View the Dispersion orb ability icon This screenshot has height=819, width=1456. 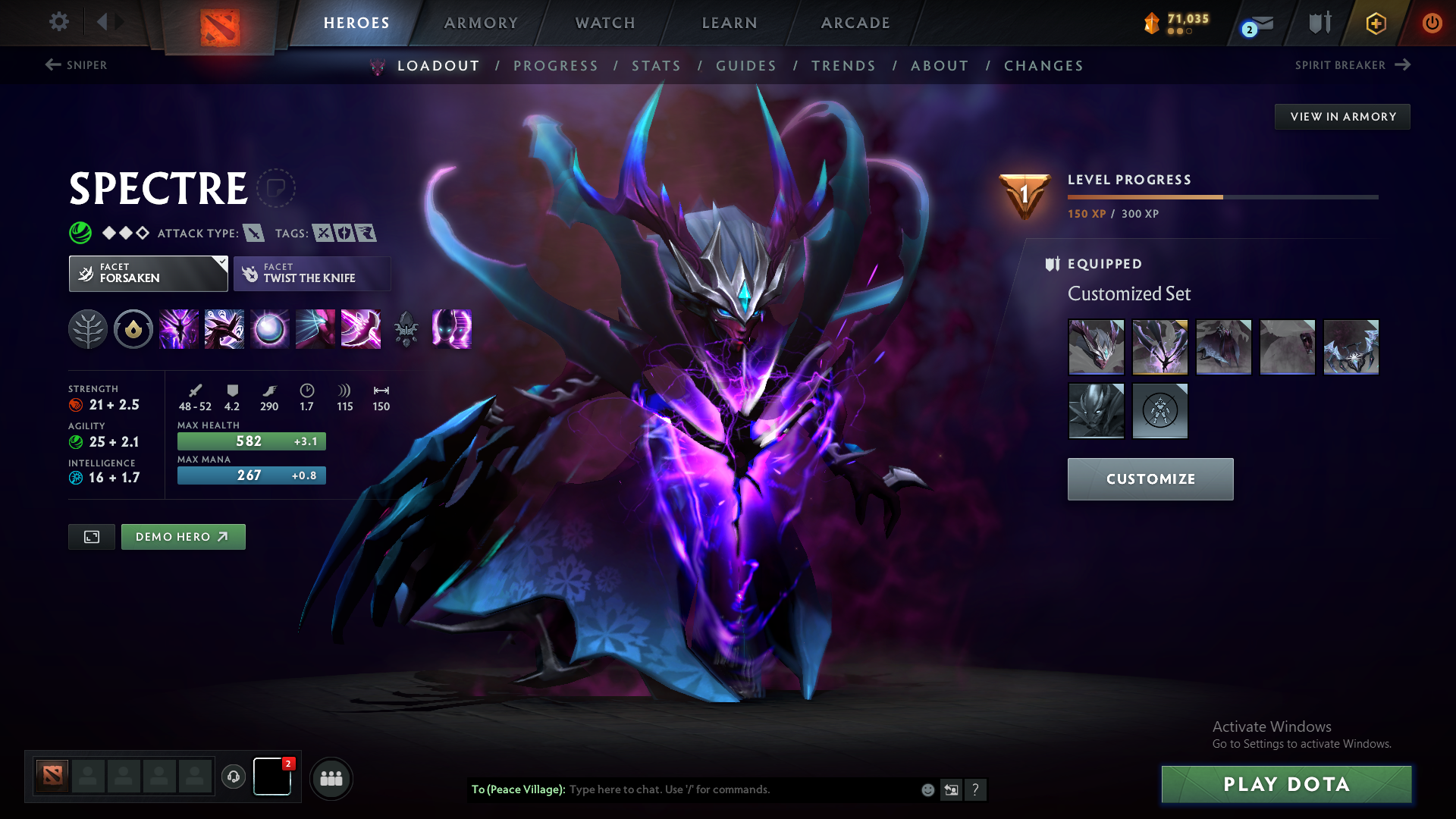[x=270, y=329]
